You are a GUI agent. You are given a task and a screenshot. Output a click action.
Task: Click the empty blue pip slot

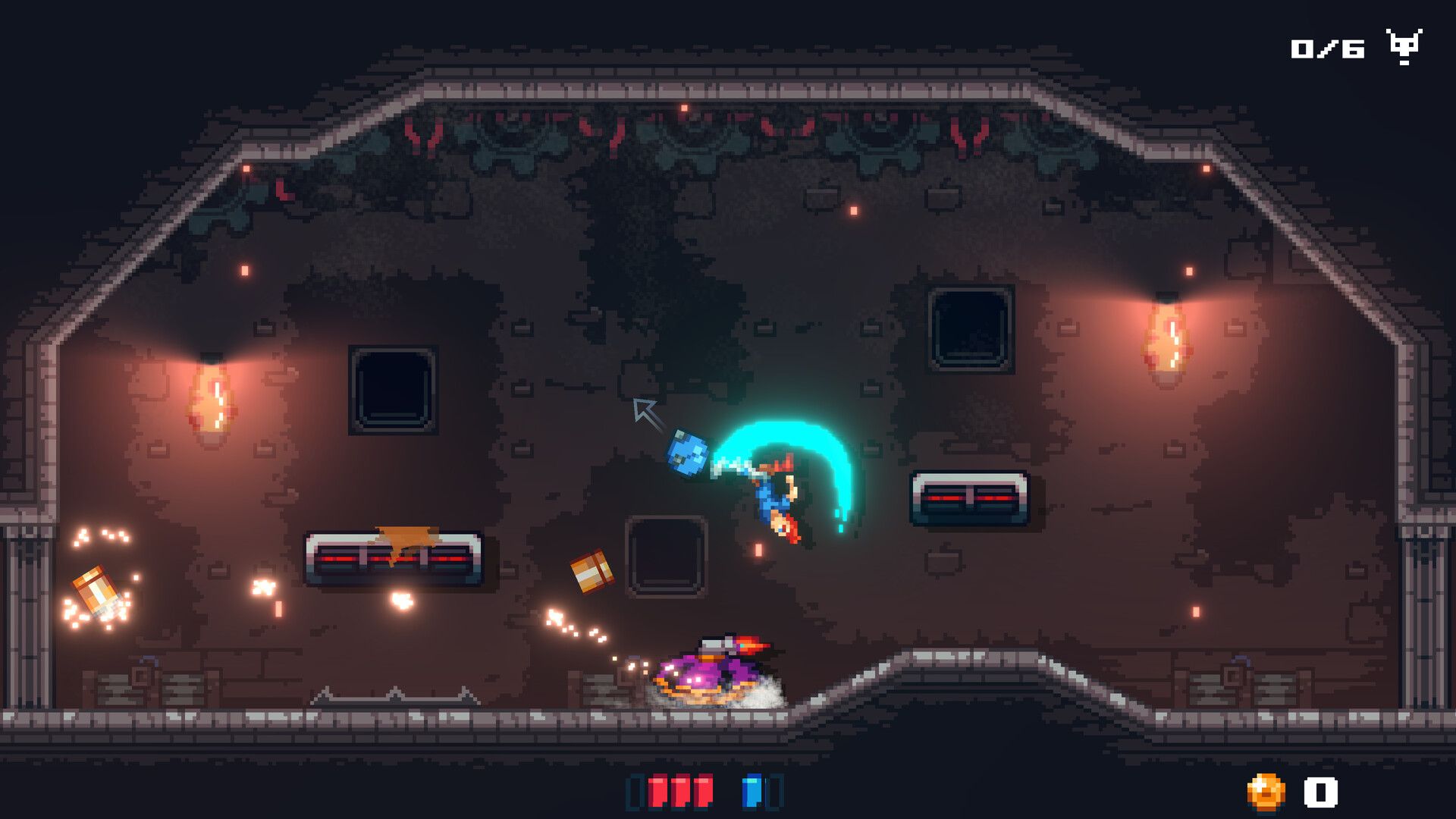tap(775, 791)
